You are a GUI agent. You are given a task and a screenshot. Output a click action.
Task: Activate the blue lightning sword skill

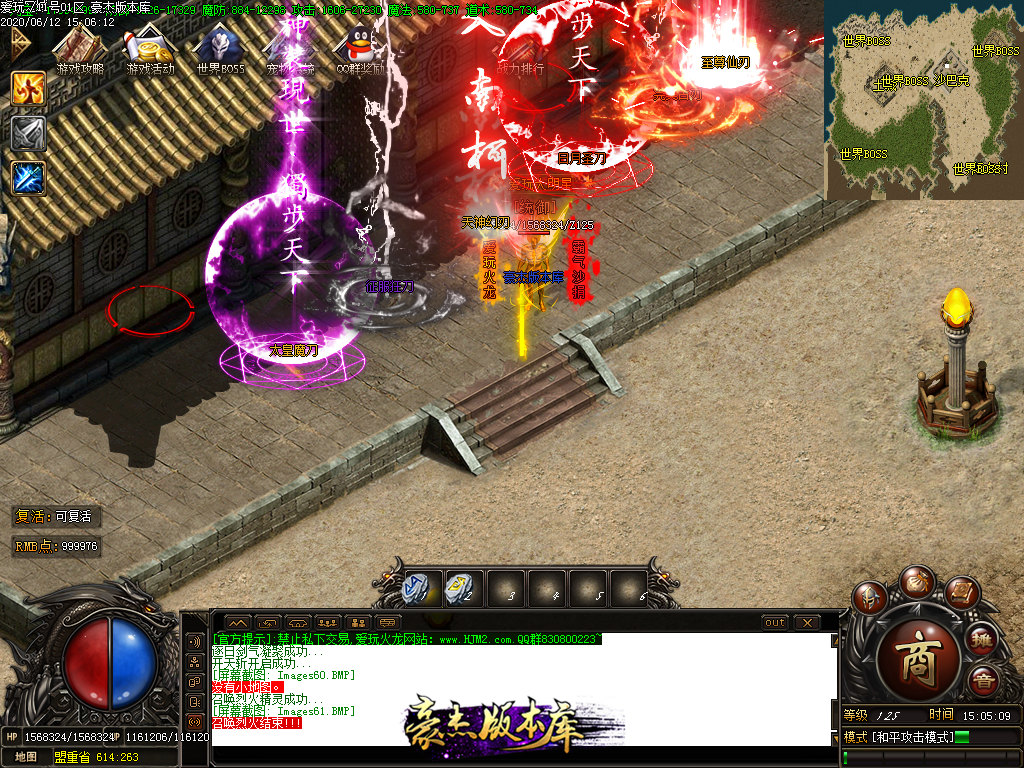28,178
